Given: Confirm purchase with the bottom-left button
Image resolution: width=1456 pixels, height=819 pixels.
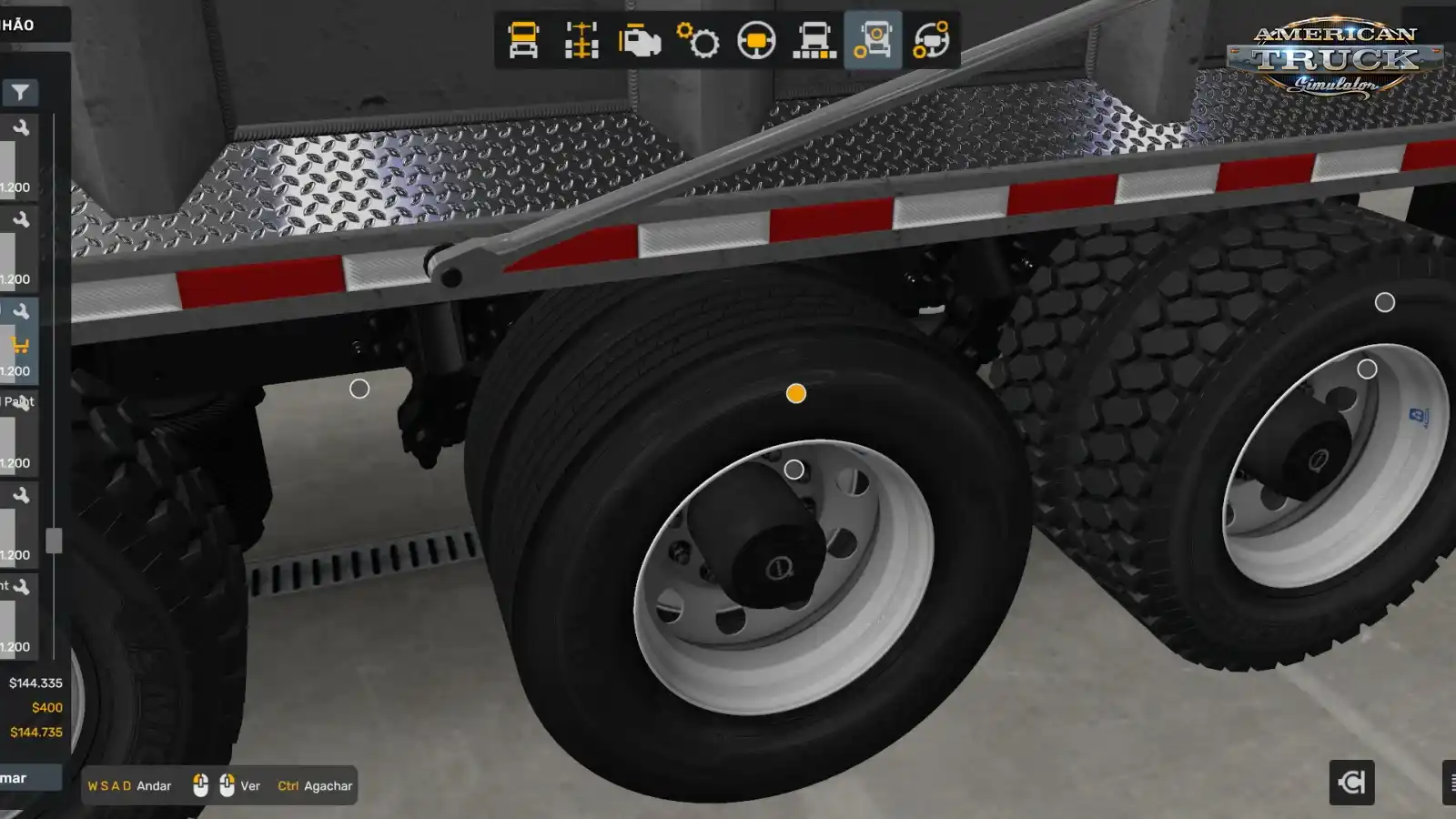Looking at the screenshot, I should click(x=27, y=778).
